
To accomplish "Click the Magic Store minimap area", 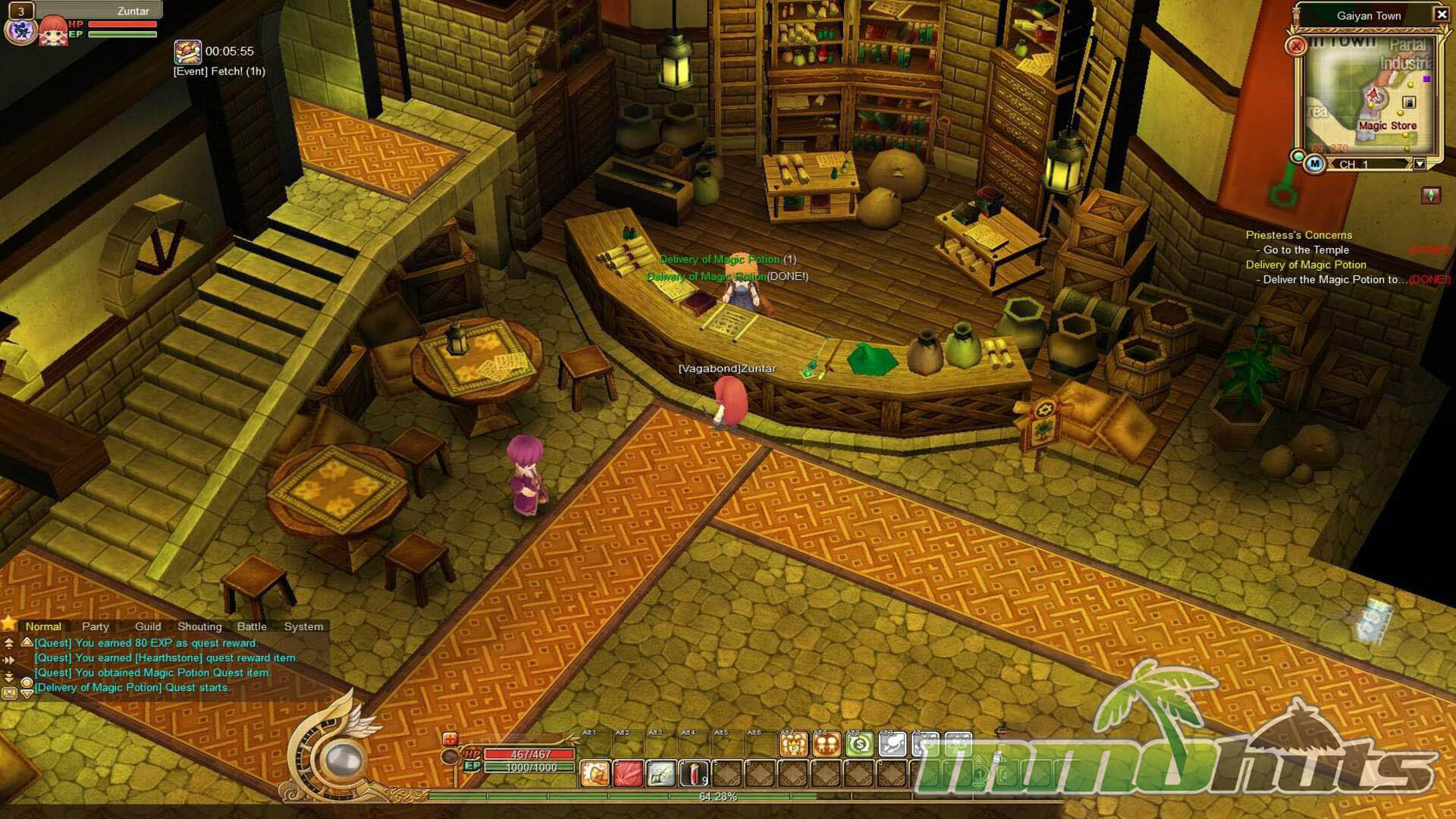I will [x=1387, y=126].
